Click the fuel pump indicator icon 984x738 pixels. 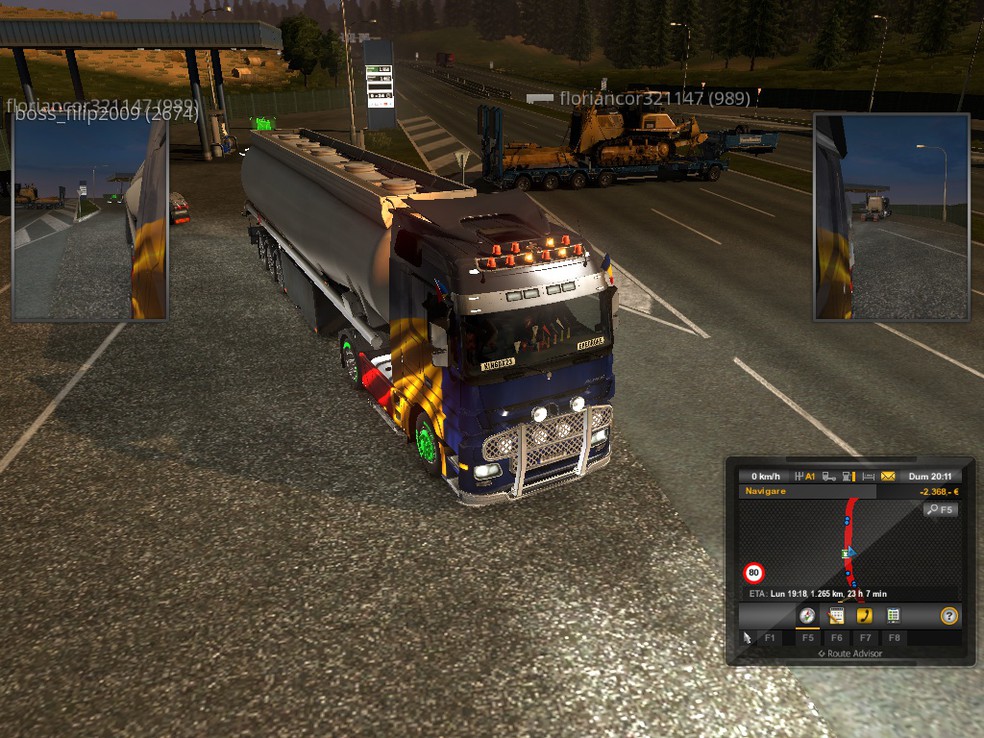coord(848,477)
